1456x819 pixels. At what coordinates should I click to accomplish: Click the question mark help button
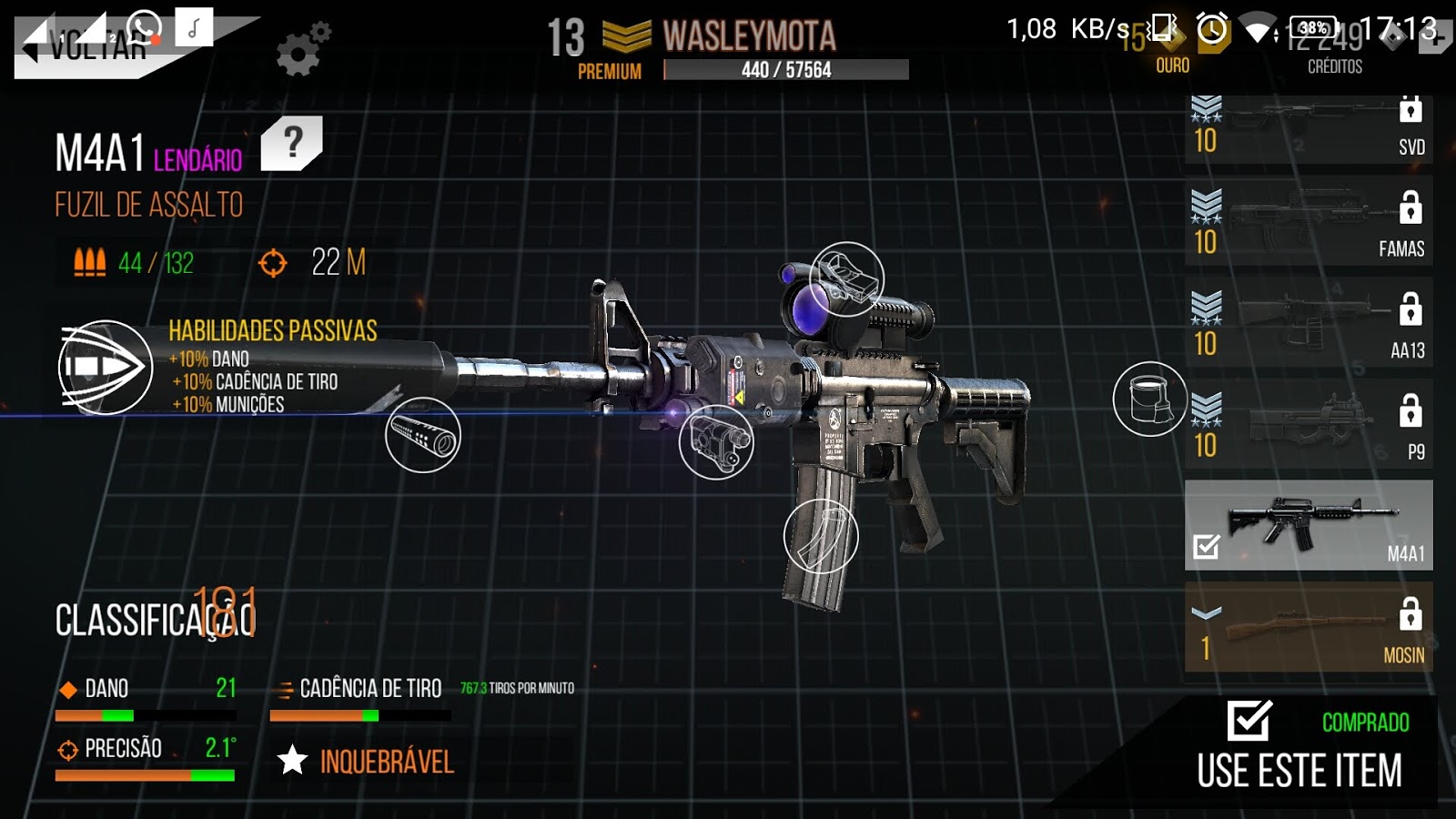pos(292,143)
